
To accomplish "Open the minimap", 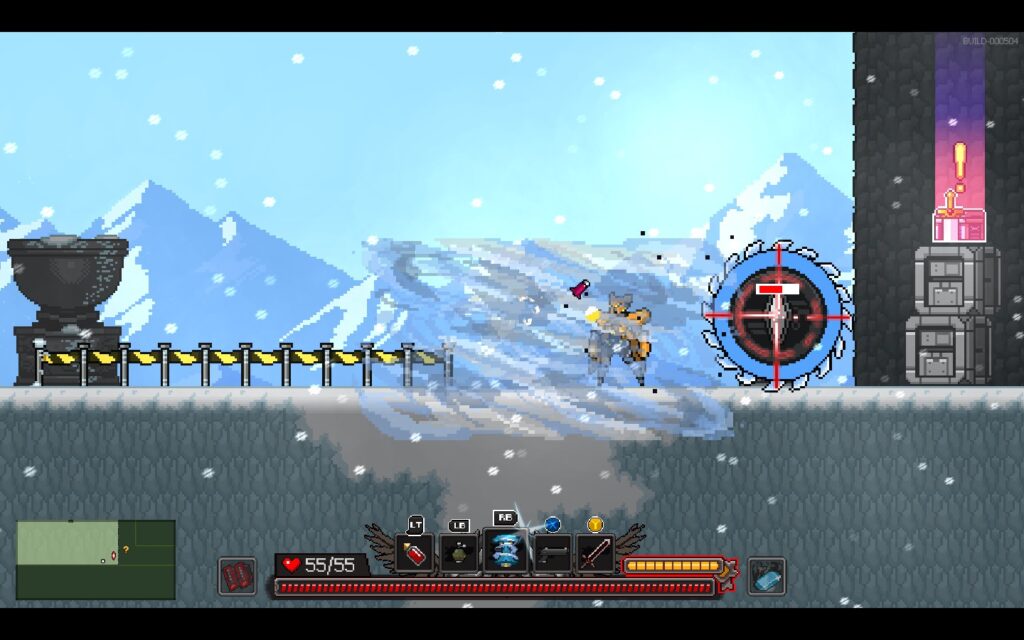I will click(96, 559).
